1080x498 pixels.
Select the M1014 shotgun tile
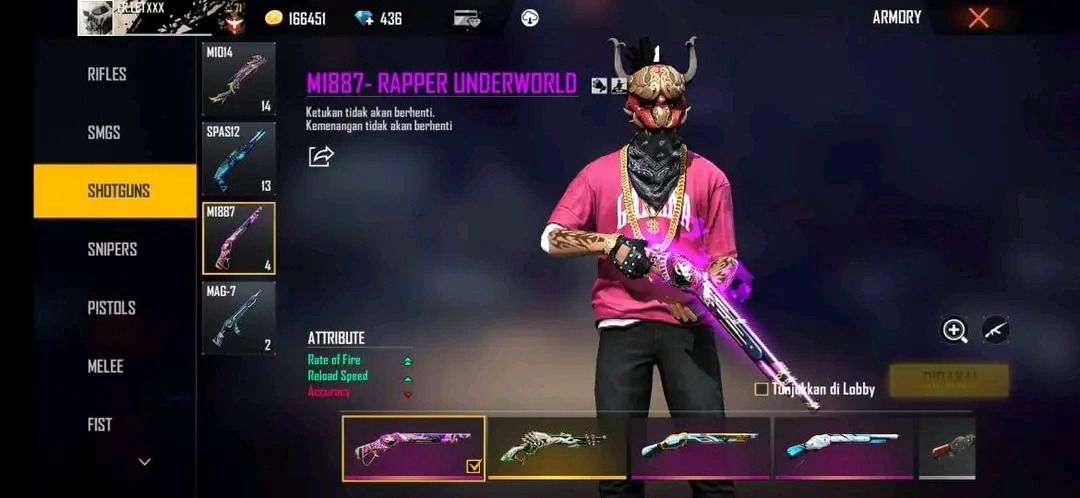tap(239, 79)
